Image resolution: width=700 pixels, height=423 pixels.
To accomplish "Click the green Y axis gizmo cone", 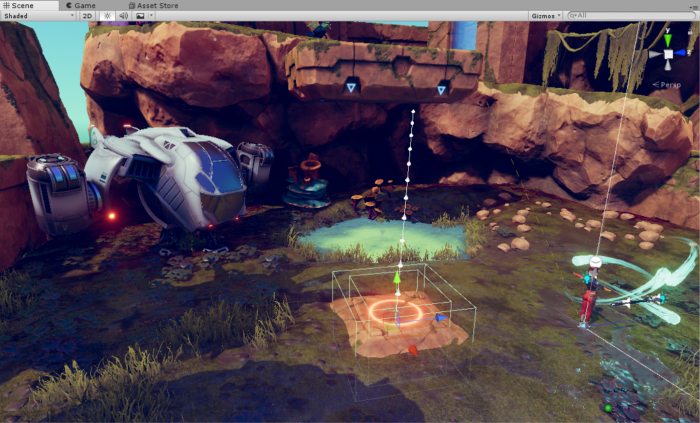I will 668,38.
